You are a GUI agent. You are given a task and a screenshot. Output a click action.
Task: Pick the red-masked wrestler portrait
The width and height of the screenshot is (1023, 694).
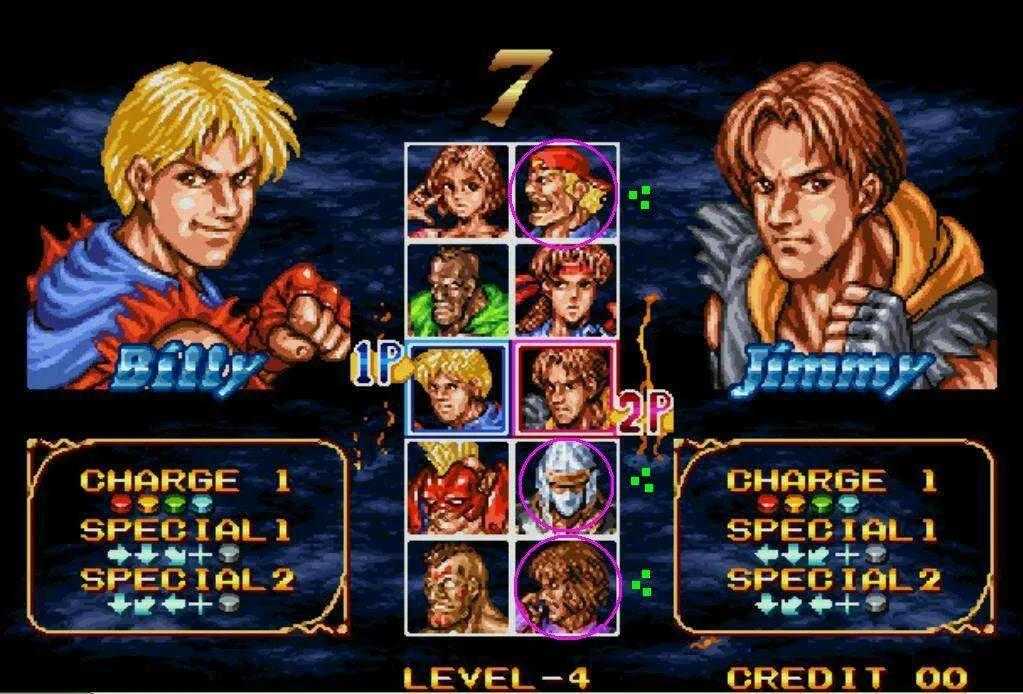(458, 487)
